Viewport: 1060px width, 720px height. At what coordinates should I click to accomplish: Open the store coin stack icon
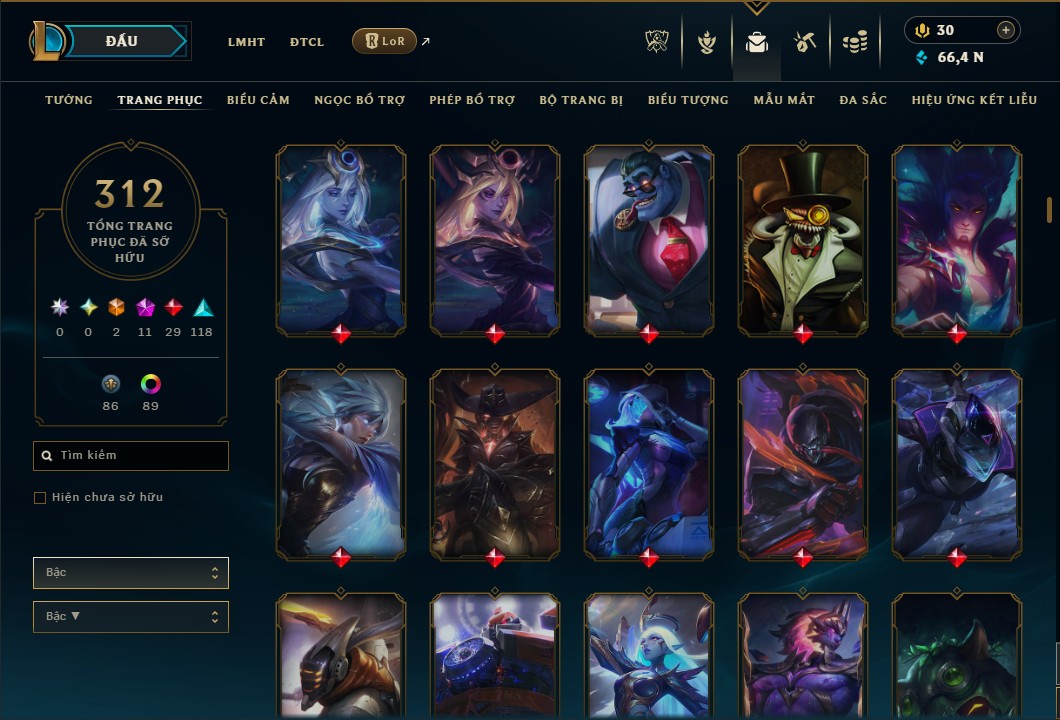pyautogui.click(x=854, y=42)
